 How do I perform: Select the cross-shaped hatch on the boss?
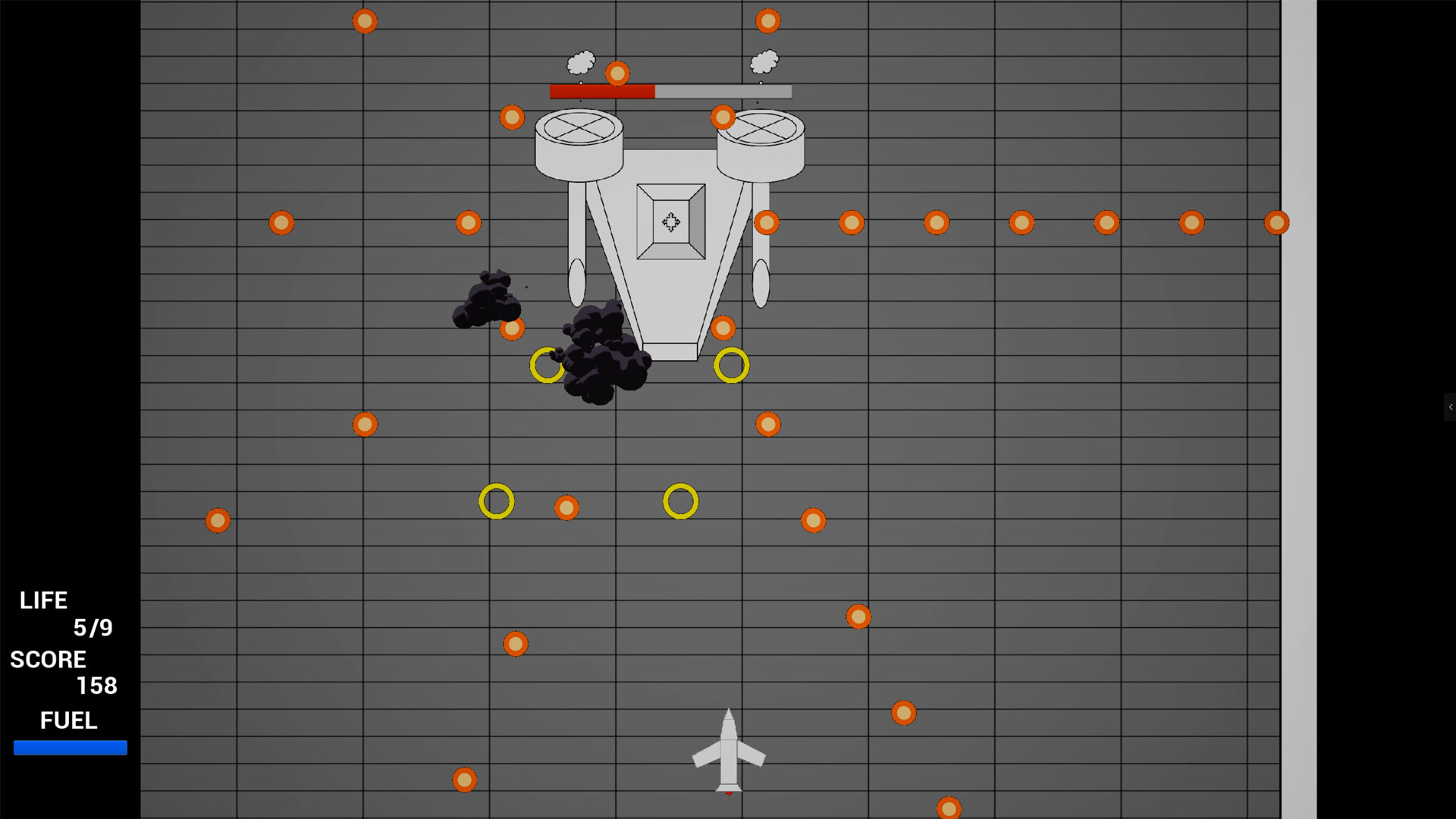670,222
